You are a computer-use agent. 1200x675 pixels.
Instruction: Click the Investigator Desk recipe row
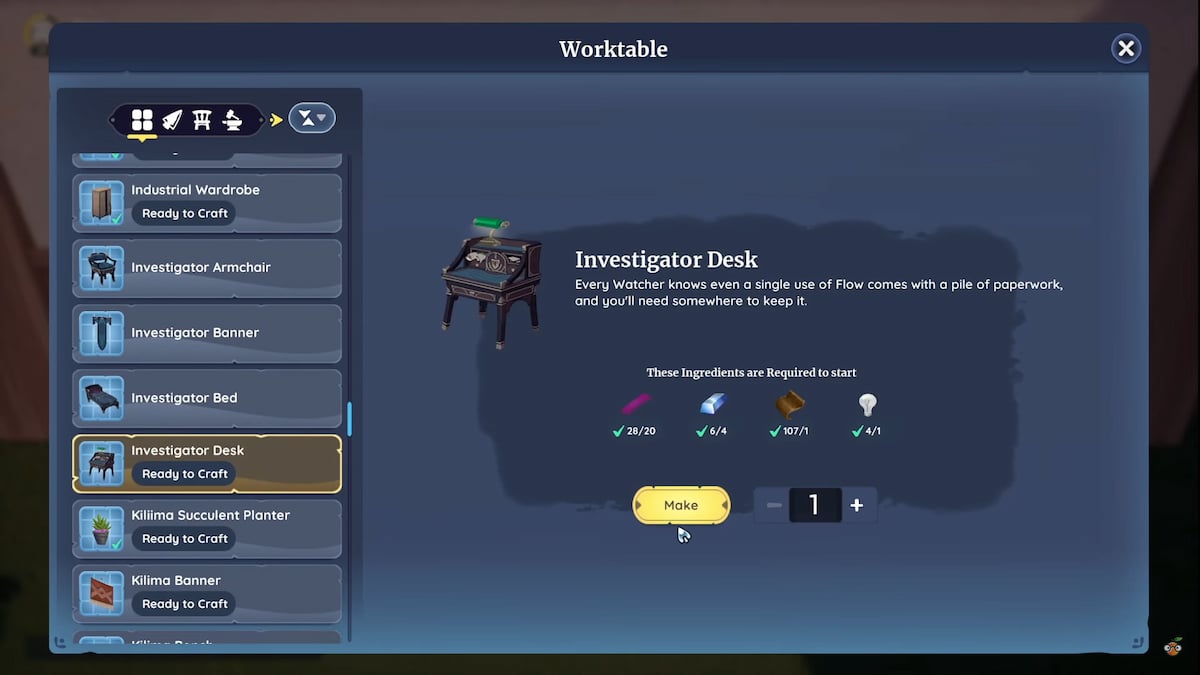(207, 463)
